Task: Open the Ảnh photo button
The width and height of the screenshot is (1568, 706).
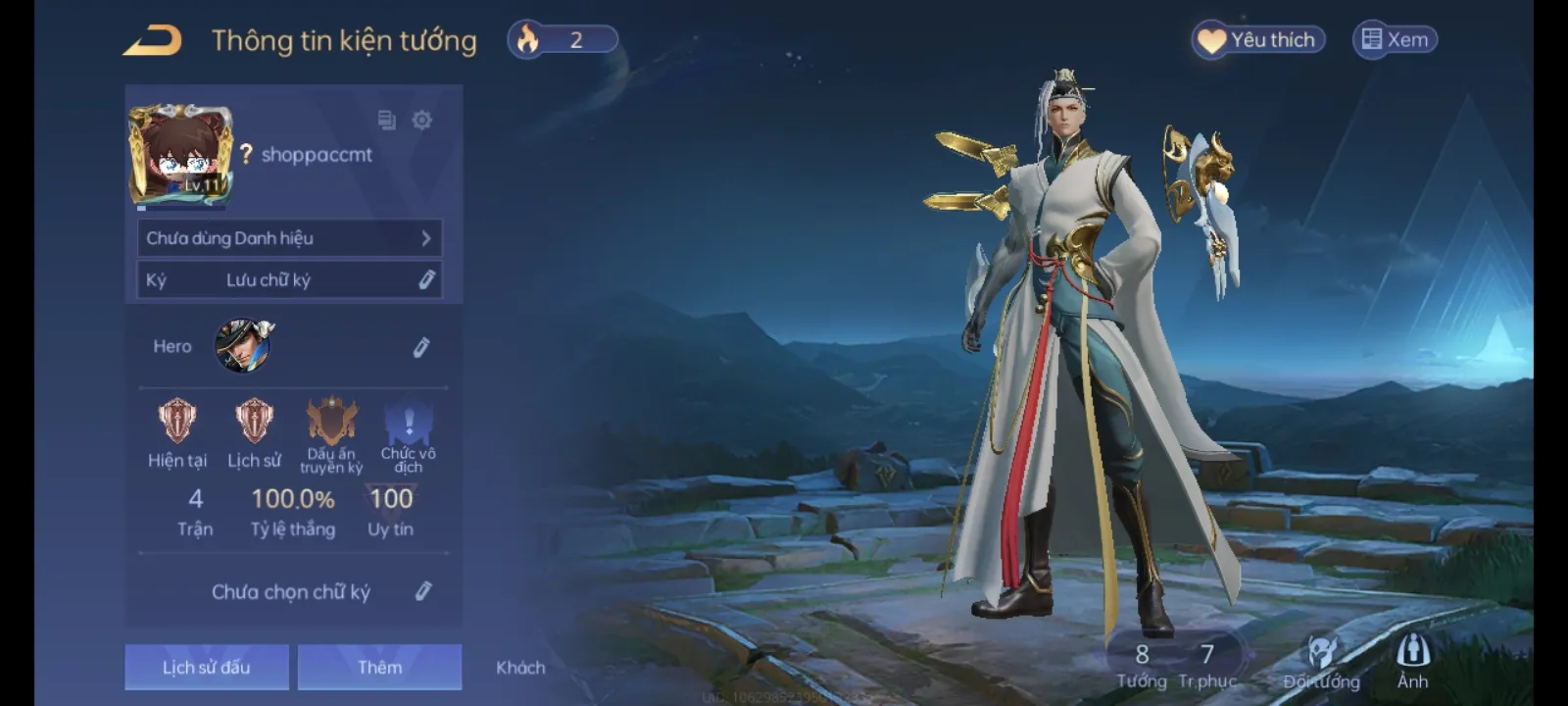Action: click(1412, 663)
